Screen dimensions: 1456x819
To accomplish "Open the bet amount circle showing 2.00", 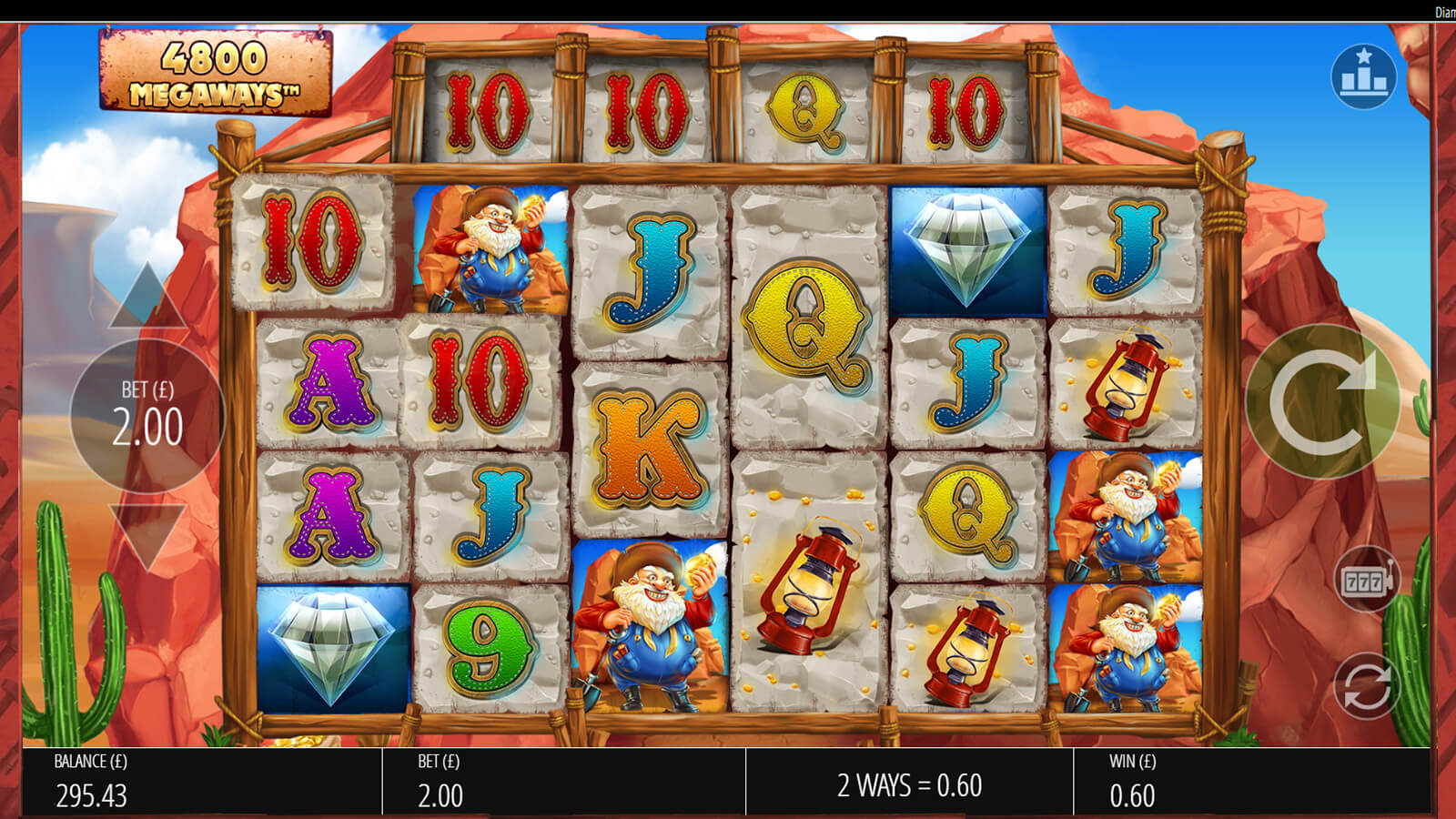I will point(147,416).
